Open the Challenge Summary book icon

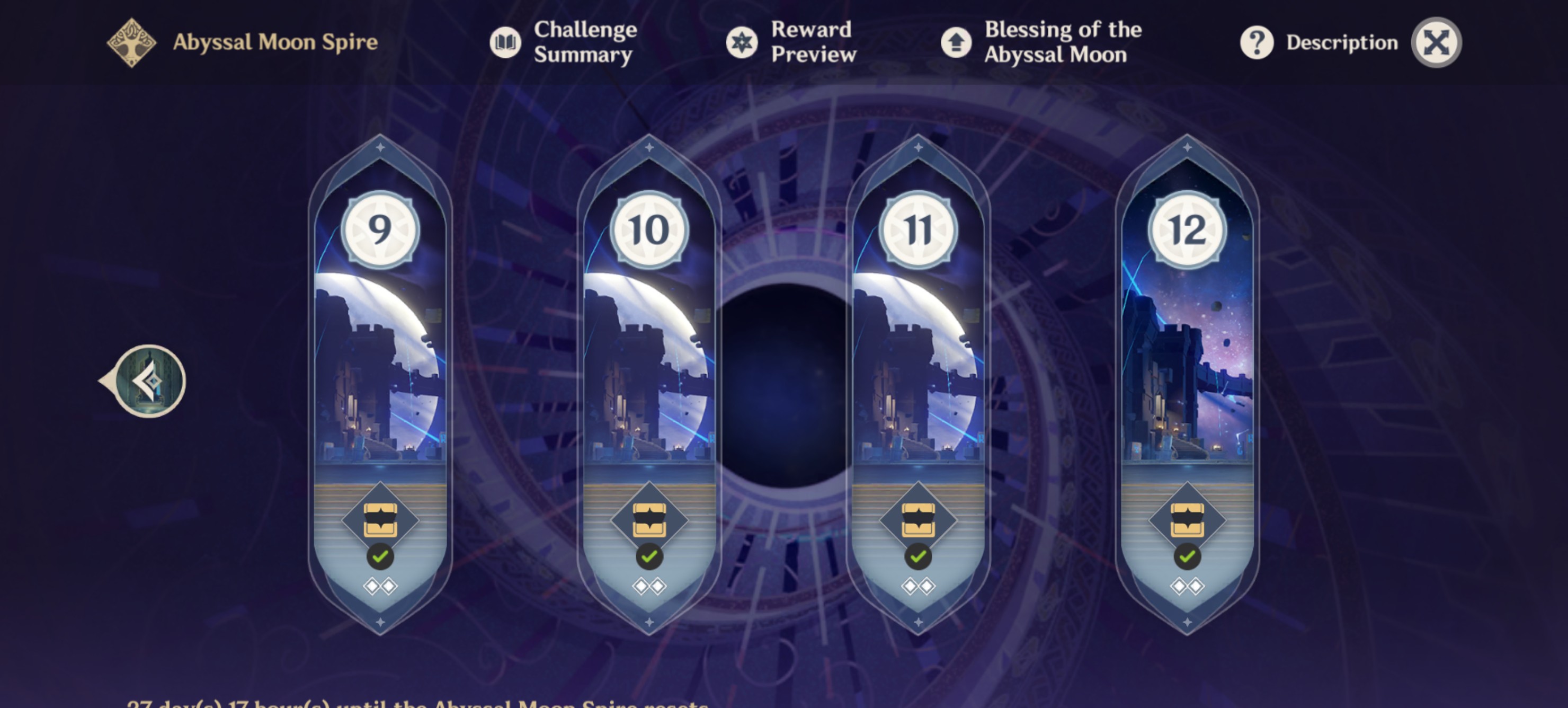tap(505, 42)
